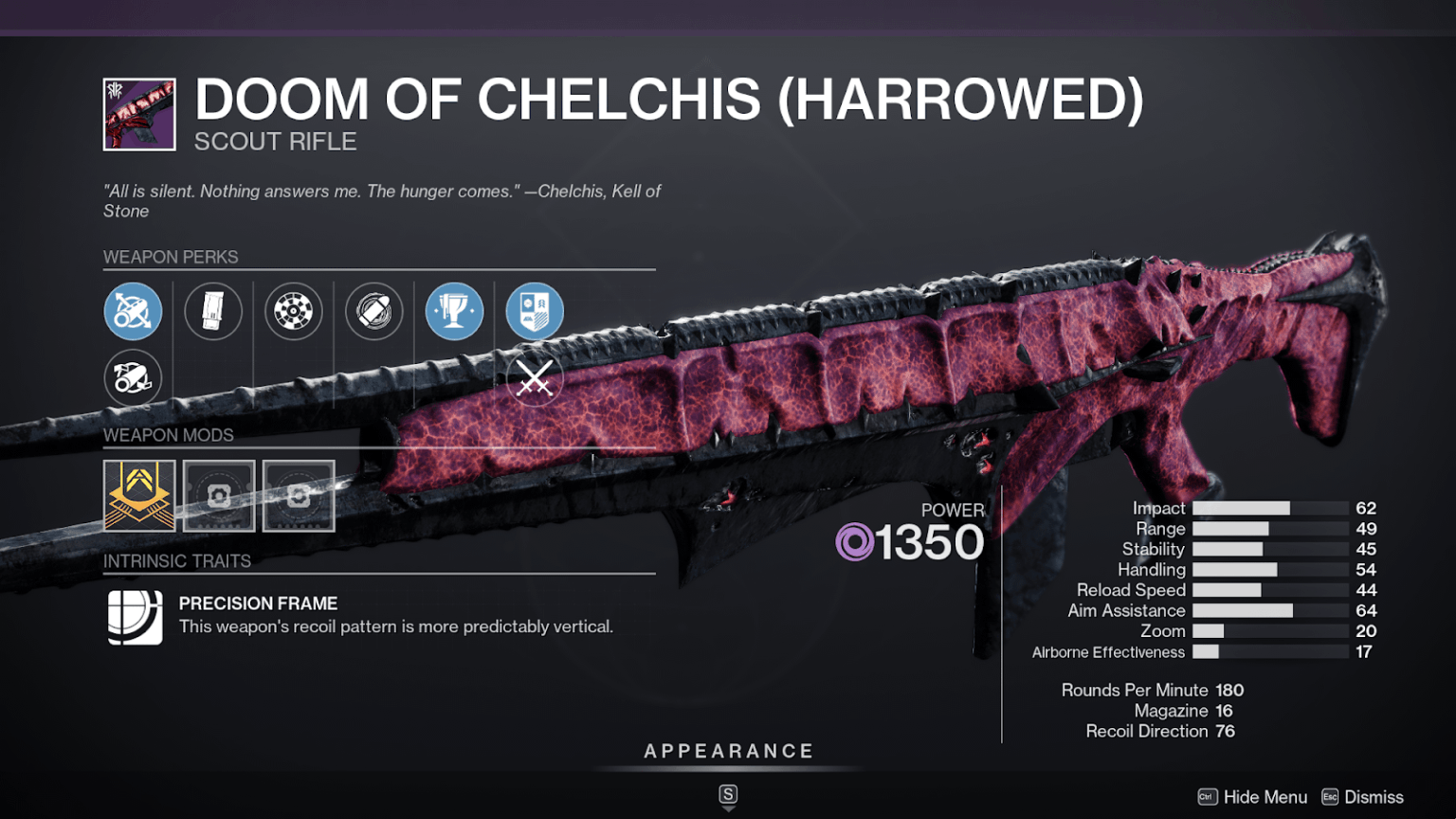Toggle the middle empty mod socket
Image resolution: width=1456 pixels, height=819 pixels.
[218, 496]
